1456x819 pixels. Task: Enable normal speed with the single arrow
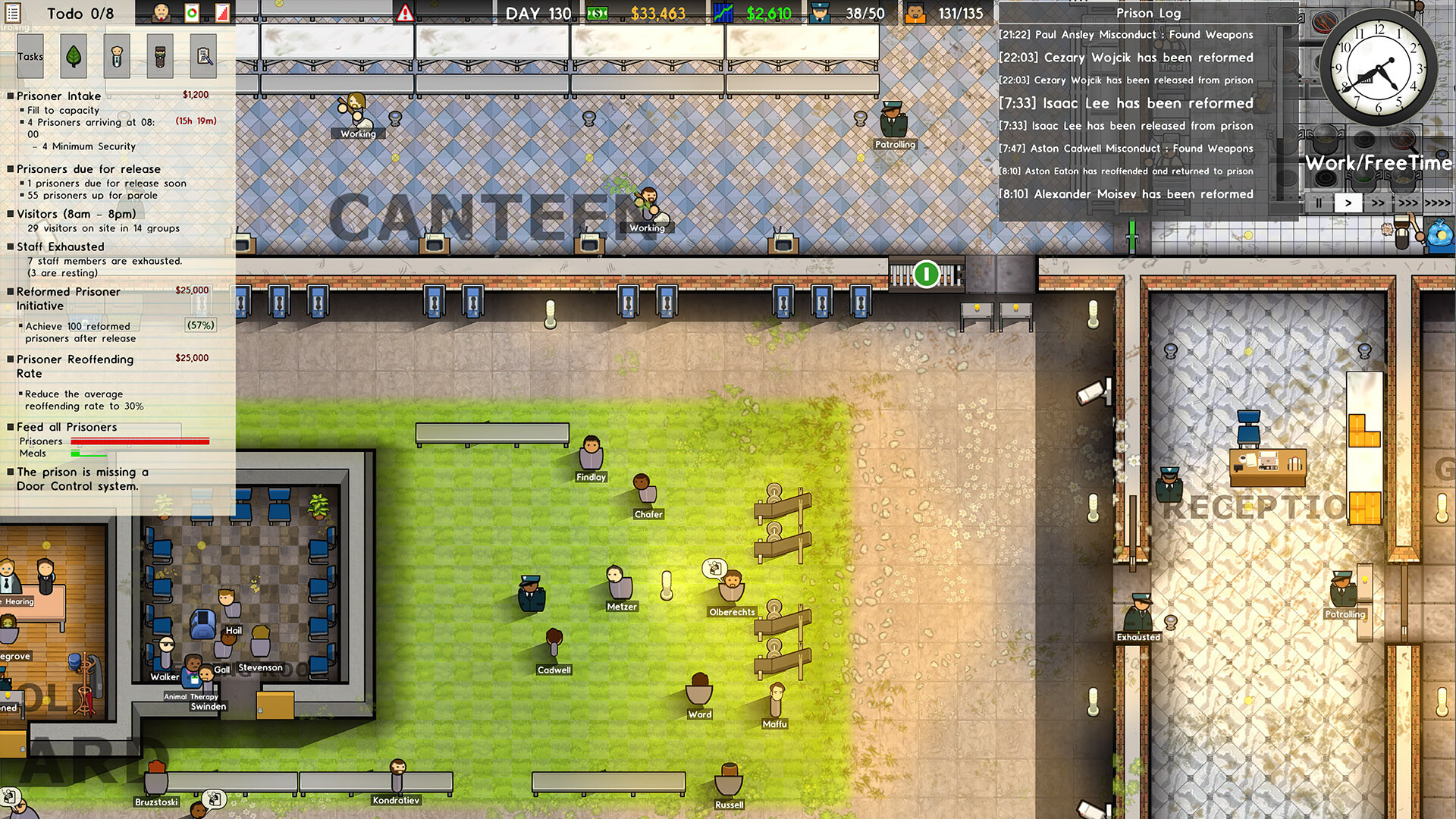pos(1348,203)
